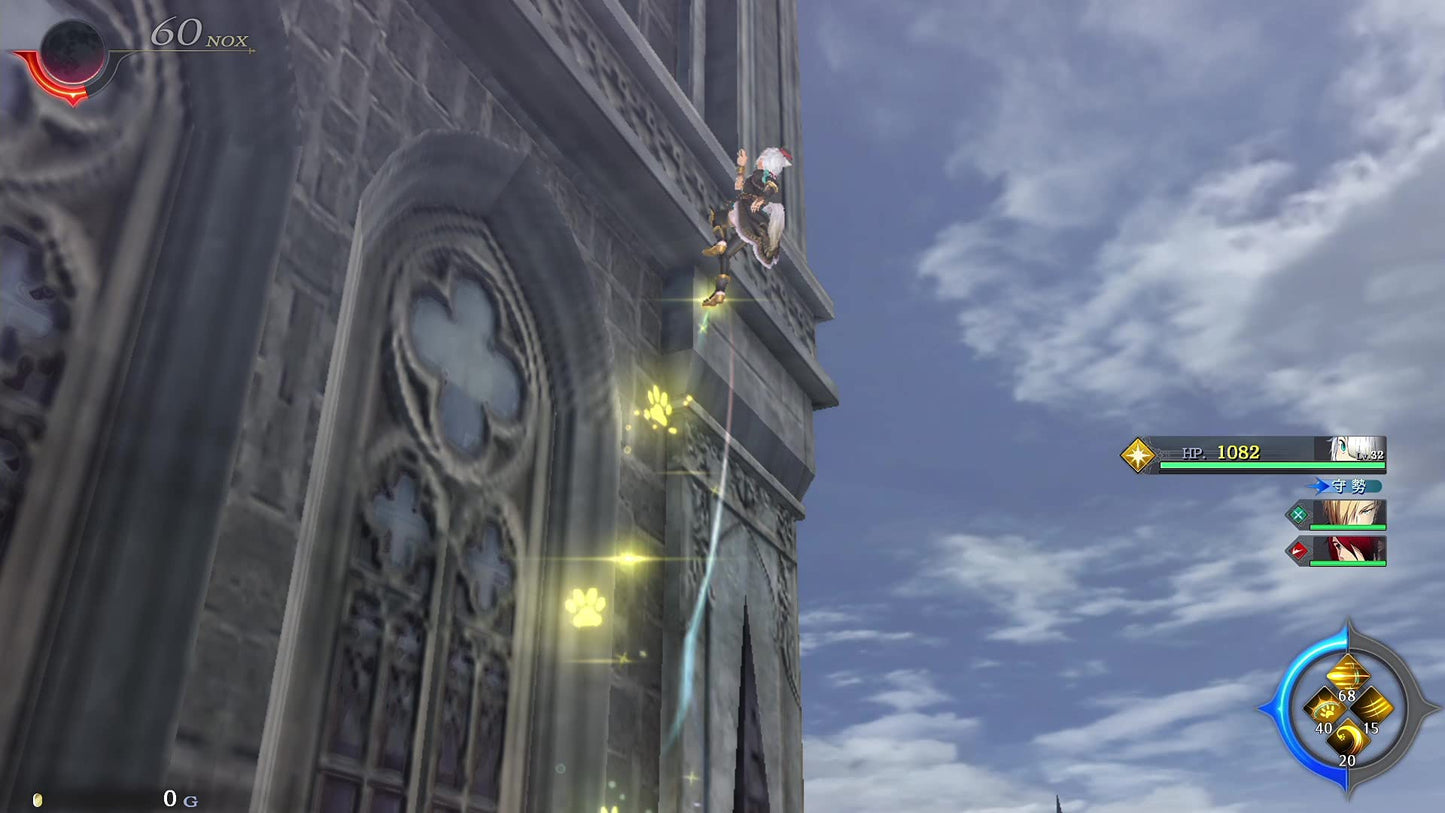The height and width of the screenshot is (813, 1445).
Task: Click the gold star diamond beside the HP bar
Action: pyautogui.click(x=1137, y=453)
